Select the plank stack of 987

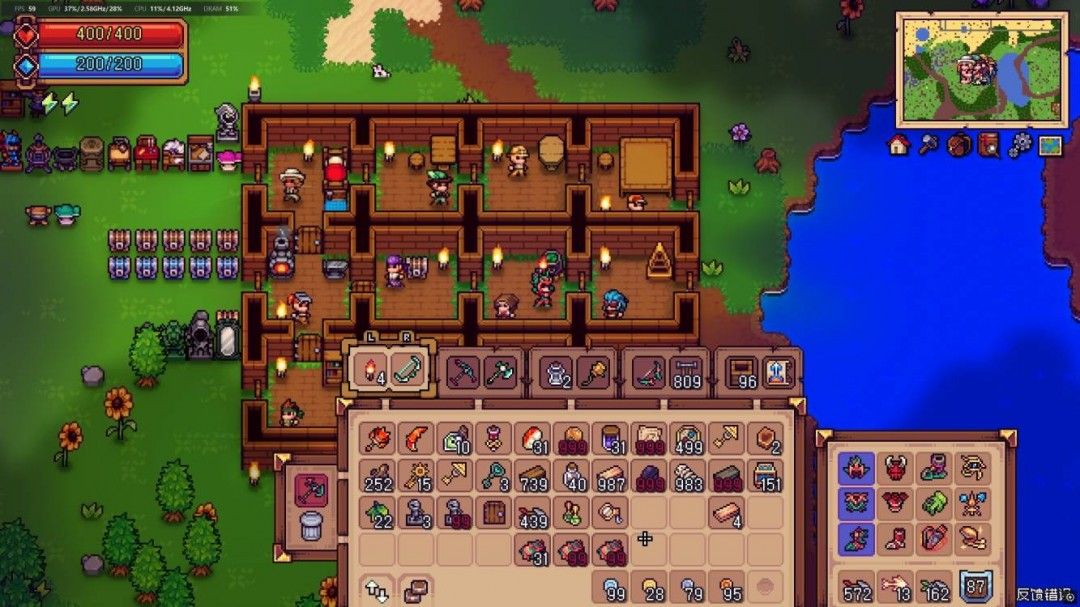[x=611, y=475]
